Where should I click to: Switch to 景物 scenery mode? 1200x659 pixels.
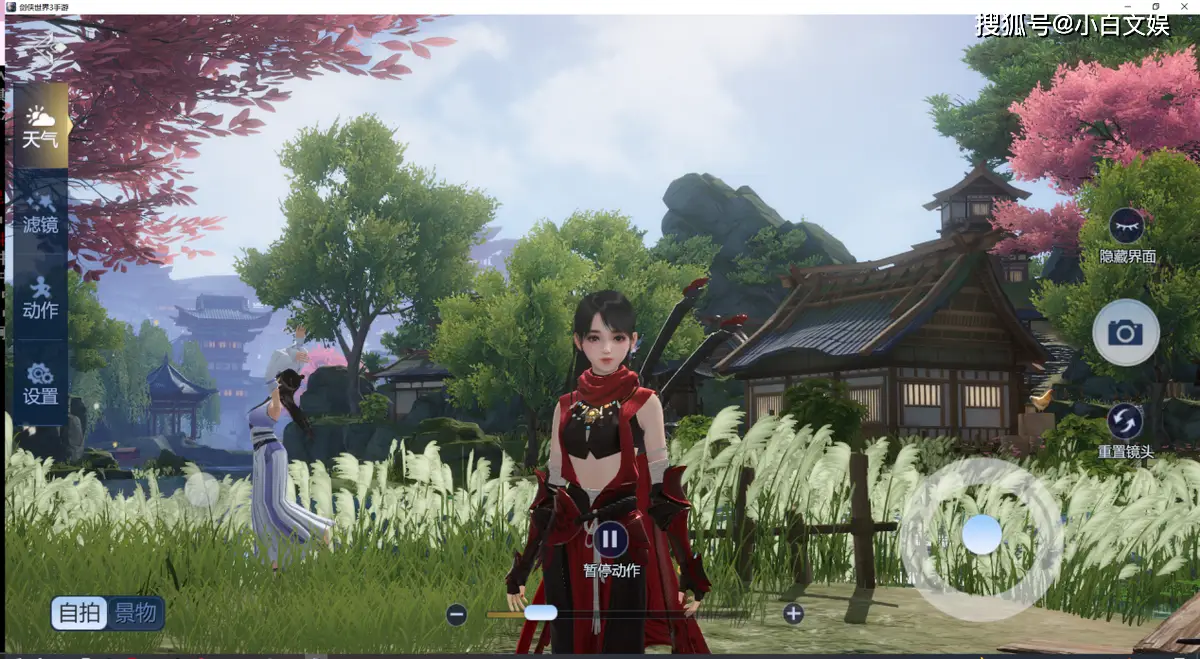135,613
